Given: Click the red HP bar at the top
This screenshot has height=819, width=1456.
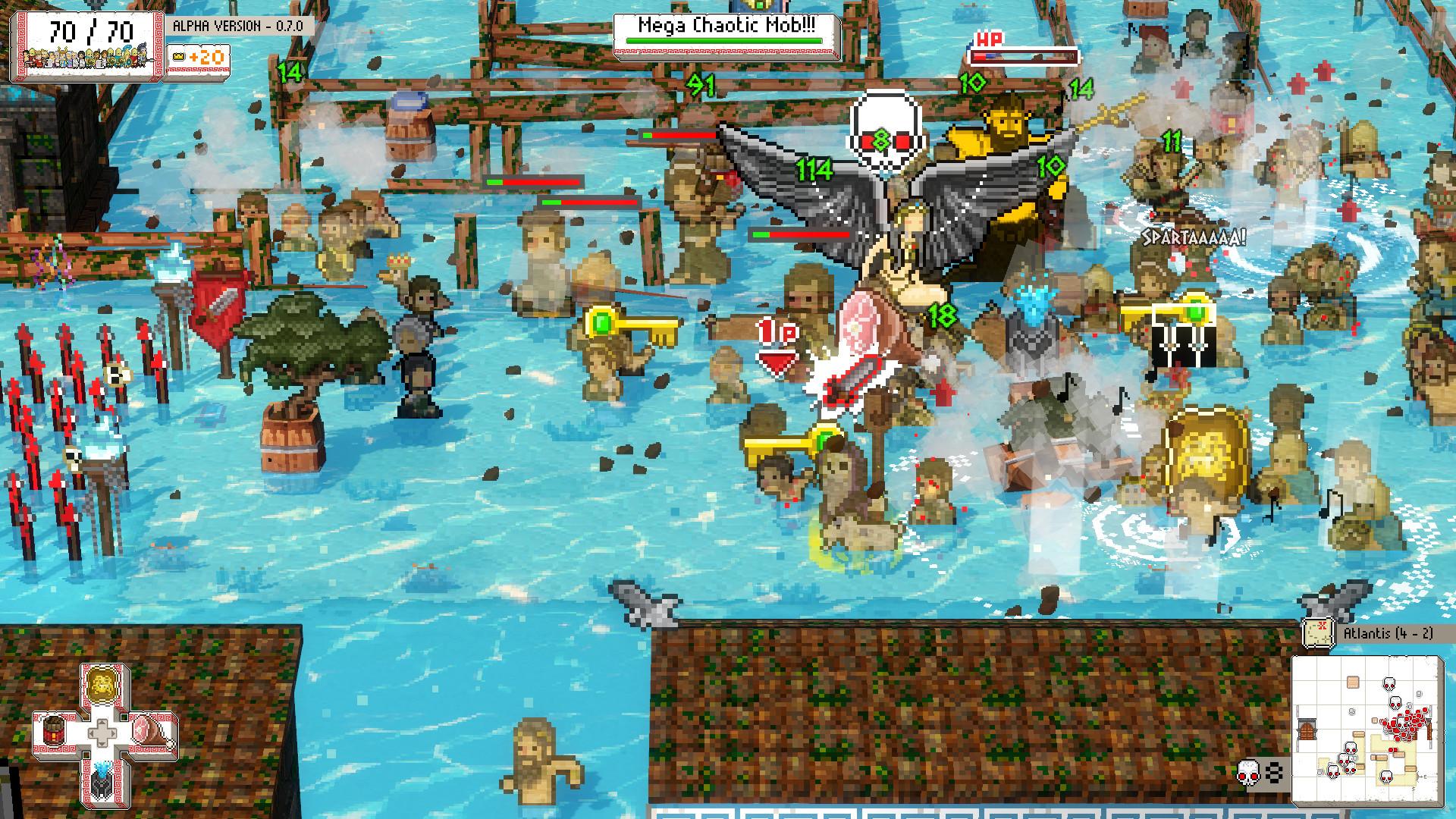Looking at the screenshot, I should point(1025,55).
